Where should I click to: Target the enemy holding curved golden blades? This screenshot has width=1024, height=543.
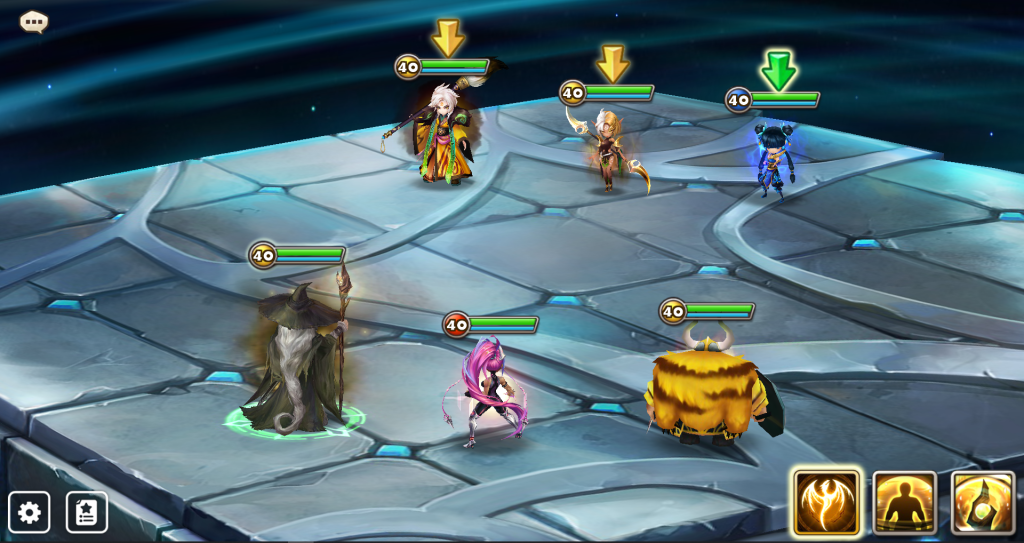pos(609,152)
